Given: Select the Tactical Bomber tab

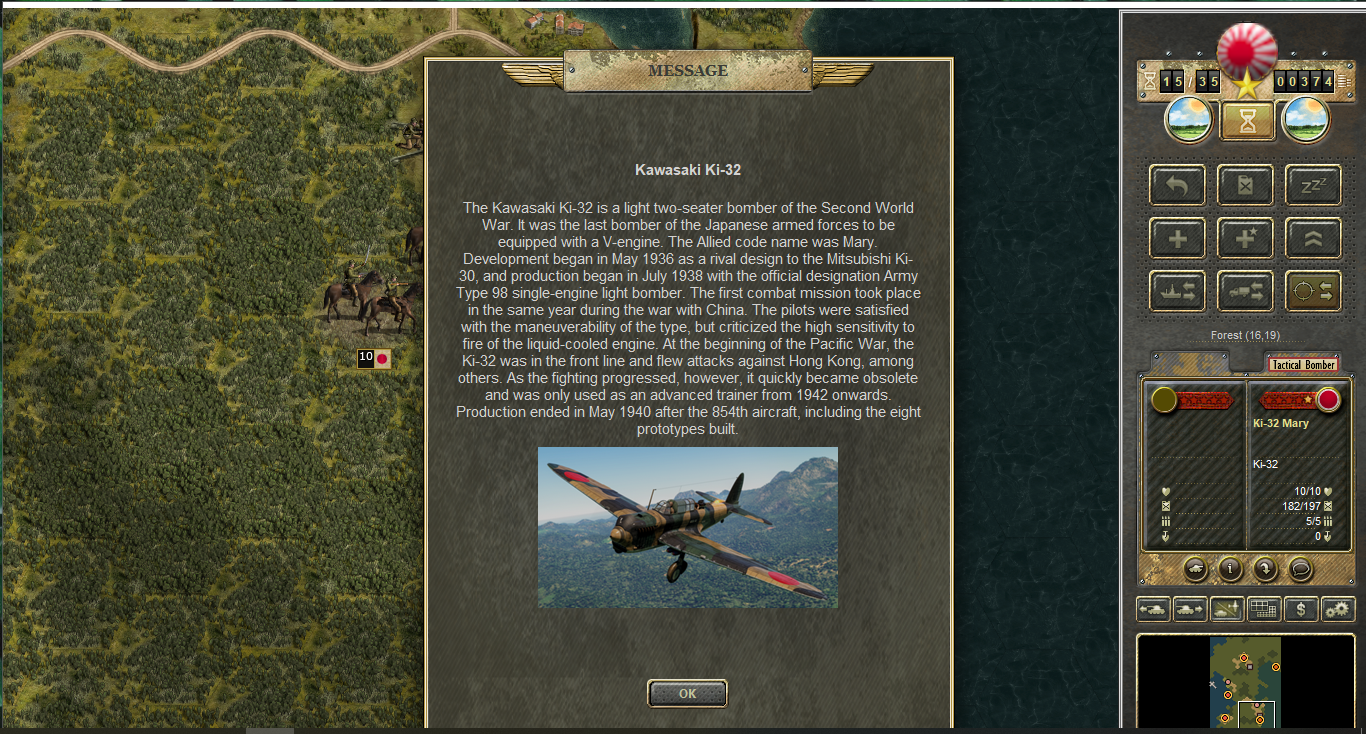Looking at the screenshot, I should [x=1302, y=364].
